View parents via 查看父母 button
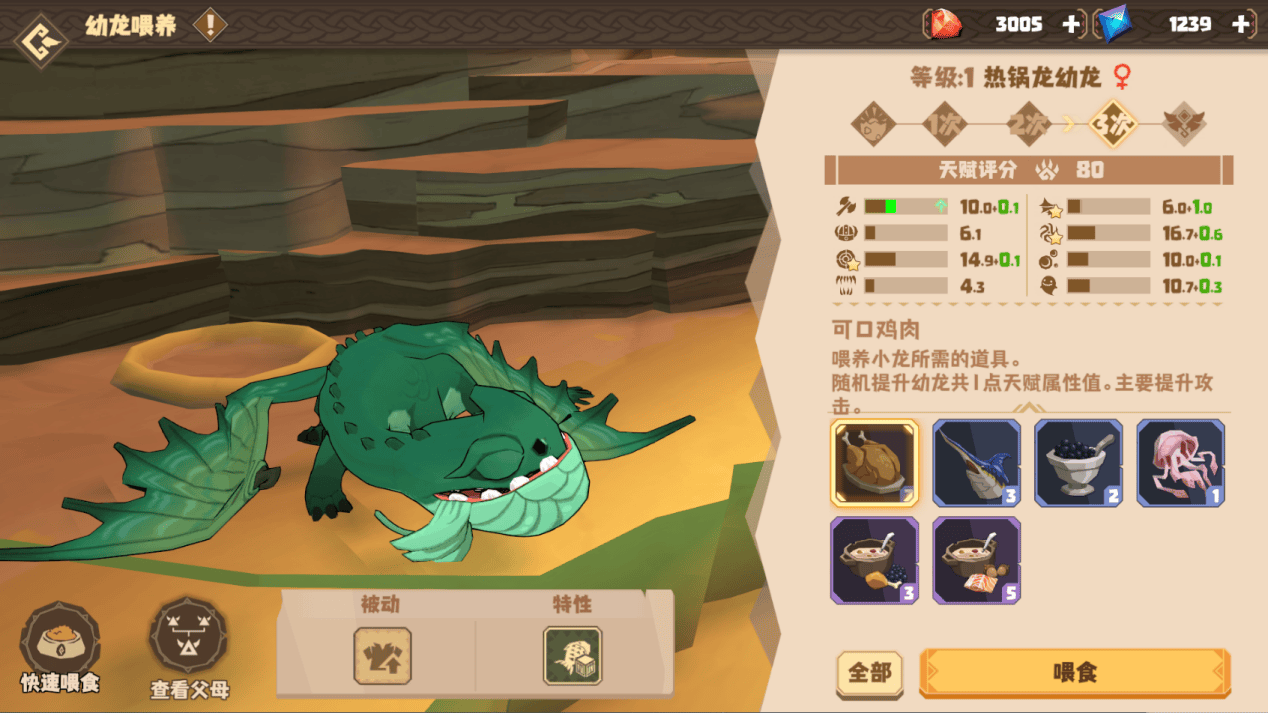 (189, 645)
